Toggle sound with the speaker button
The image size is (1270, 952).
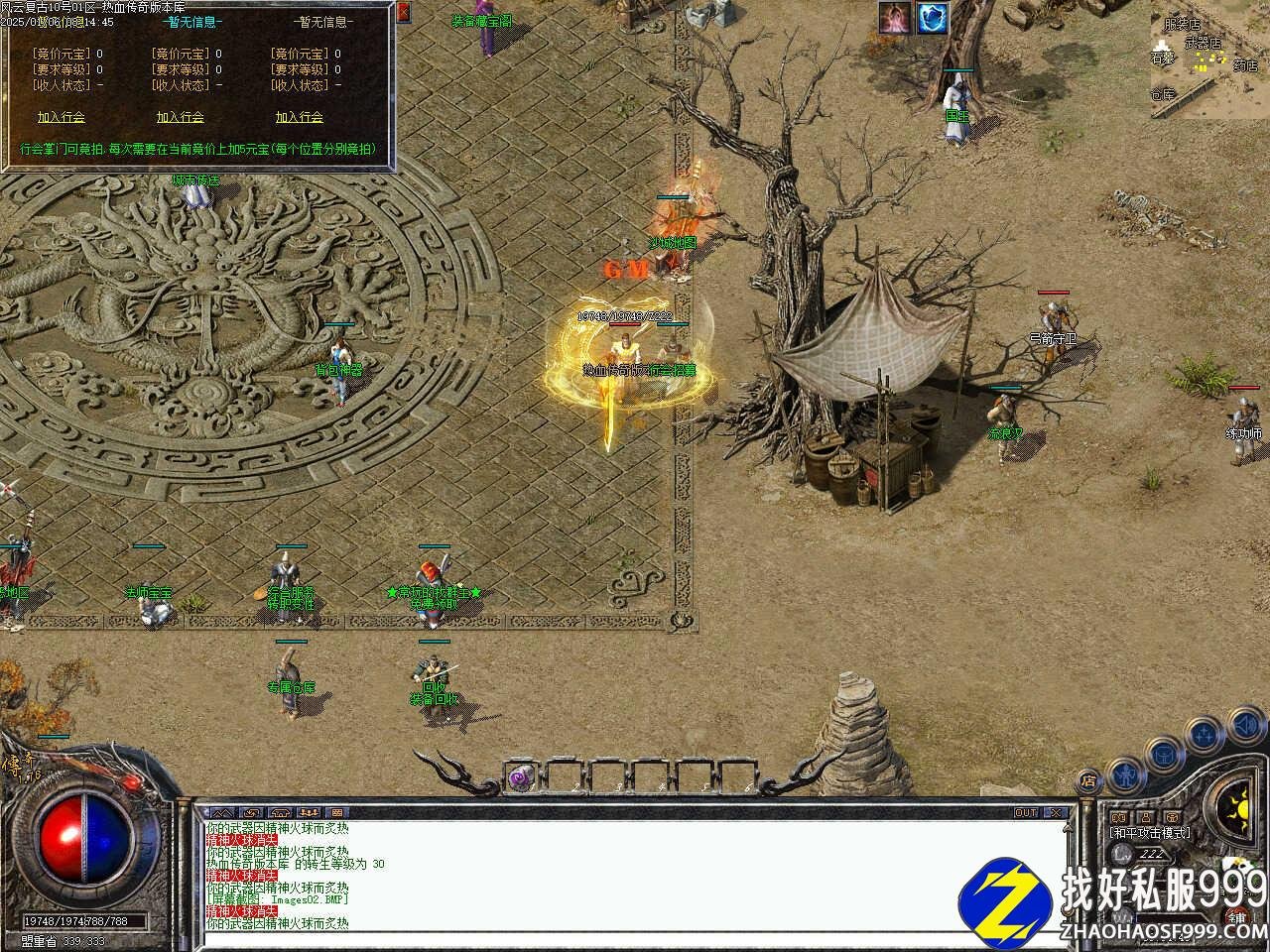(1245, 727)
